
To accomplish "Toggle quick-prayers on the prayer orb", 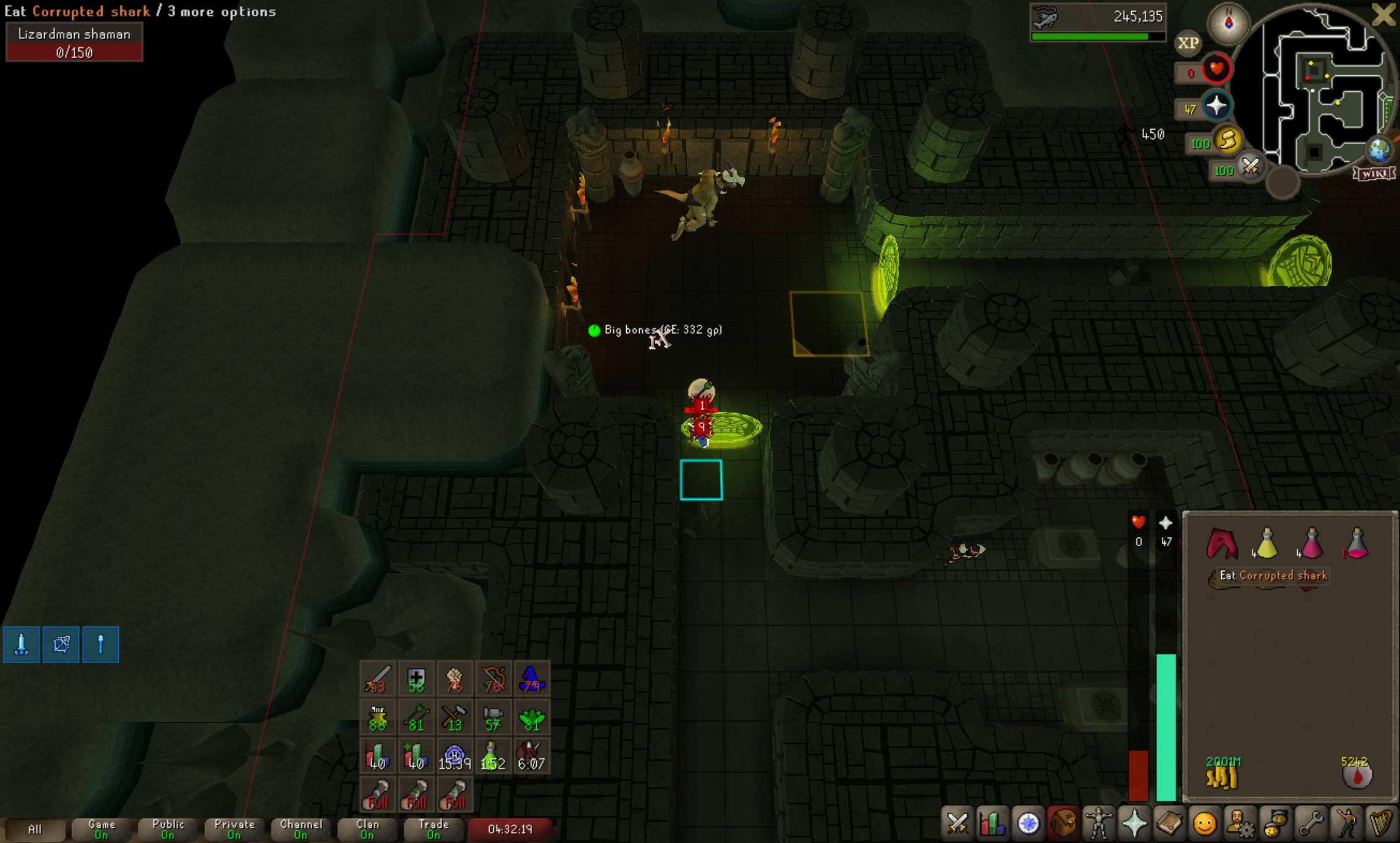I will point(1216,107).
